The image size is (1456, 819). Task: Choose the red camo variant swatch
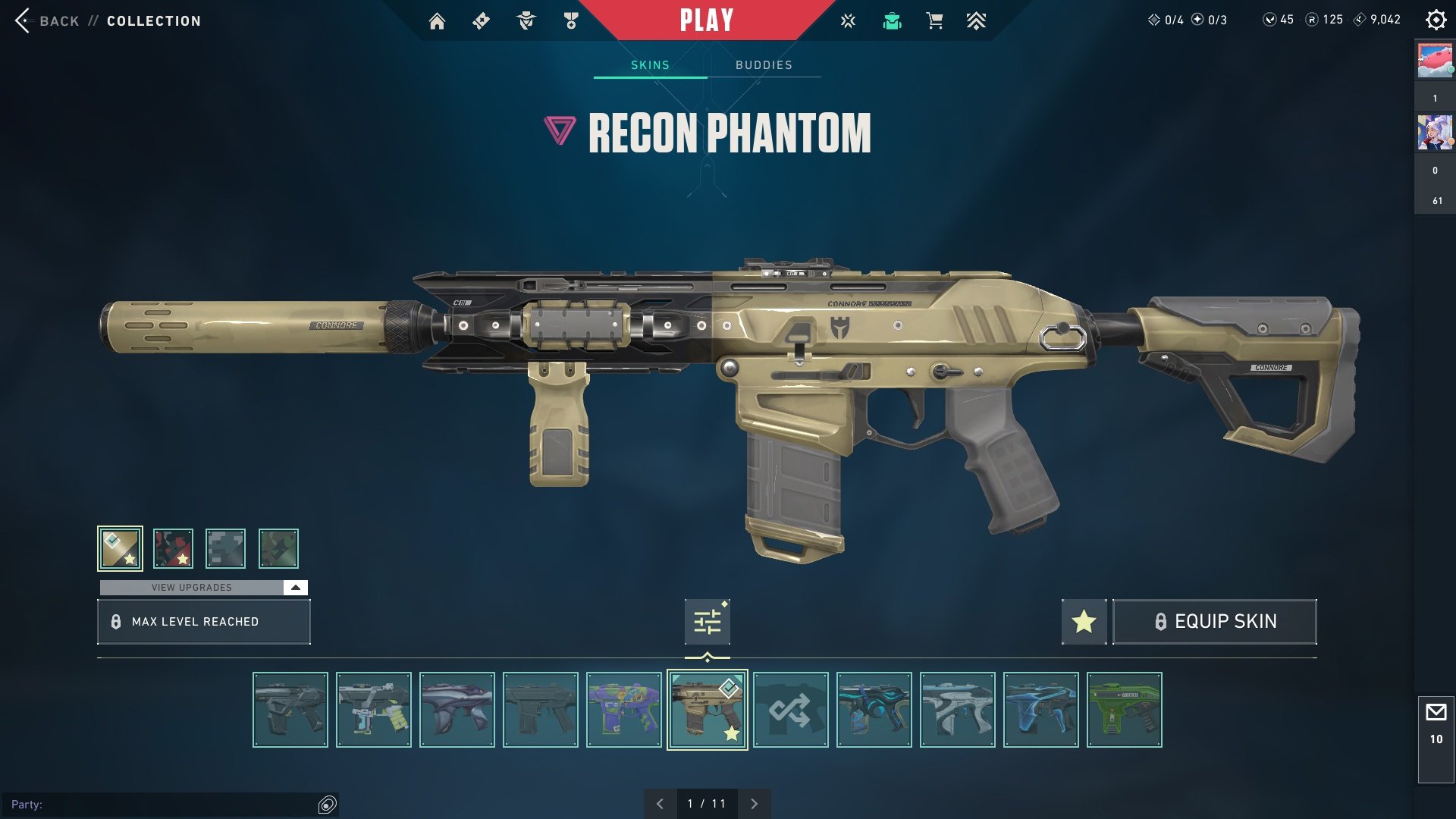pyautogui.click(x=173, y=548)
